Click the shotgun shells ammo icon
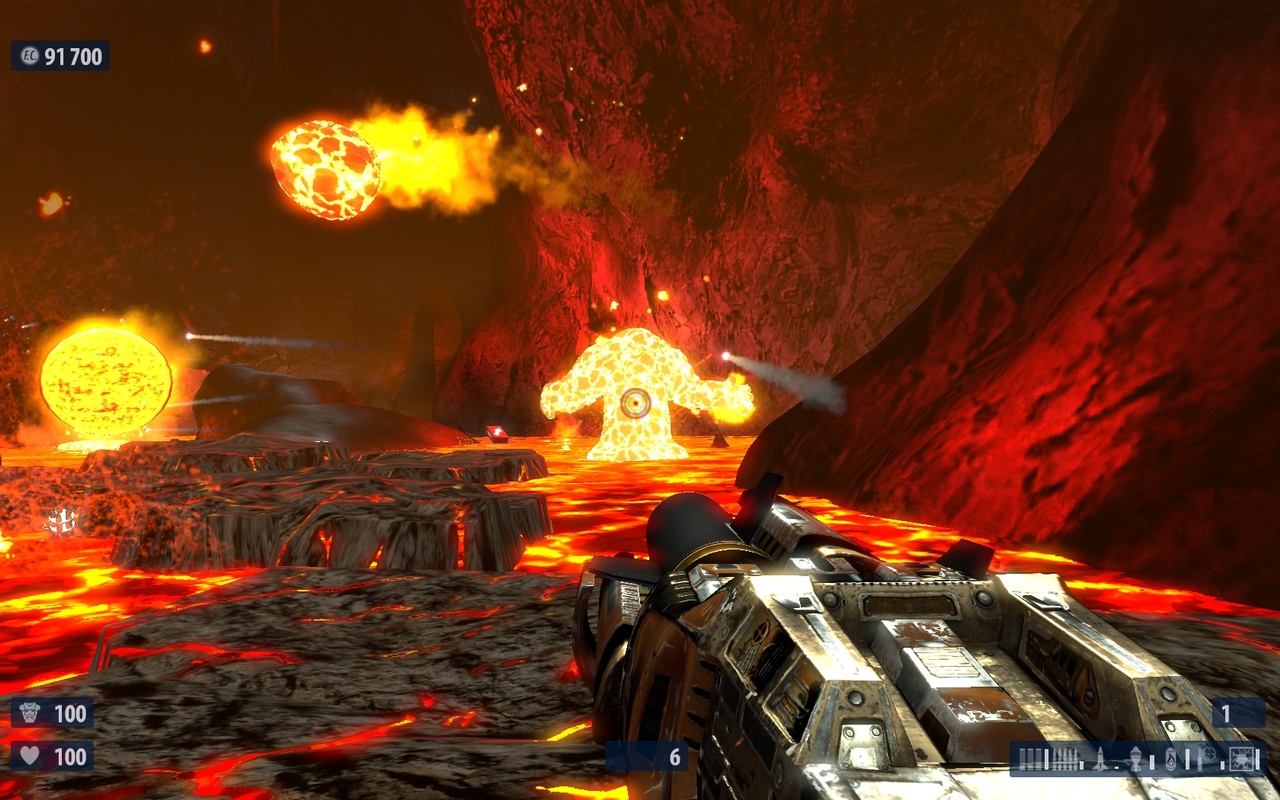Screen dimensions: 1280x800 [1031, 758]
